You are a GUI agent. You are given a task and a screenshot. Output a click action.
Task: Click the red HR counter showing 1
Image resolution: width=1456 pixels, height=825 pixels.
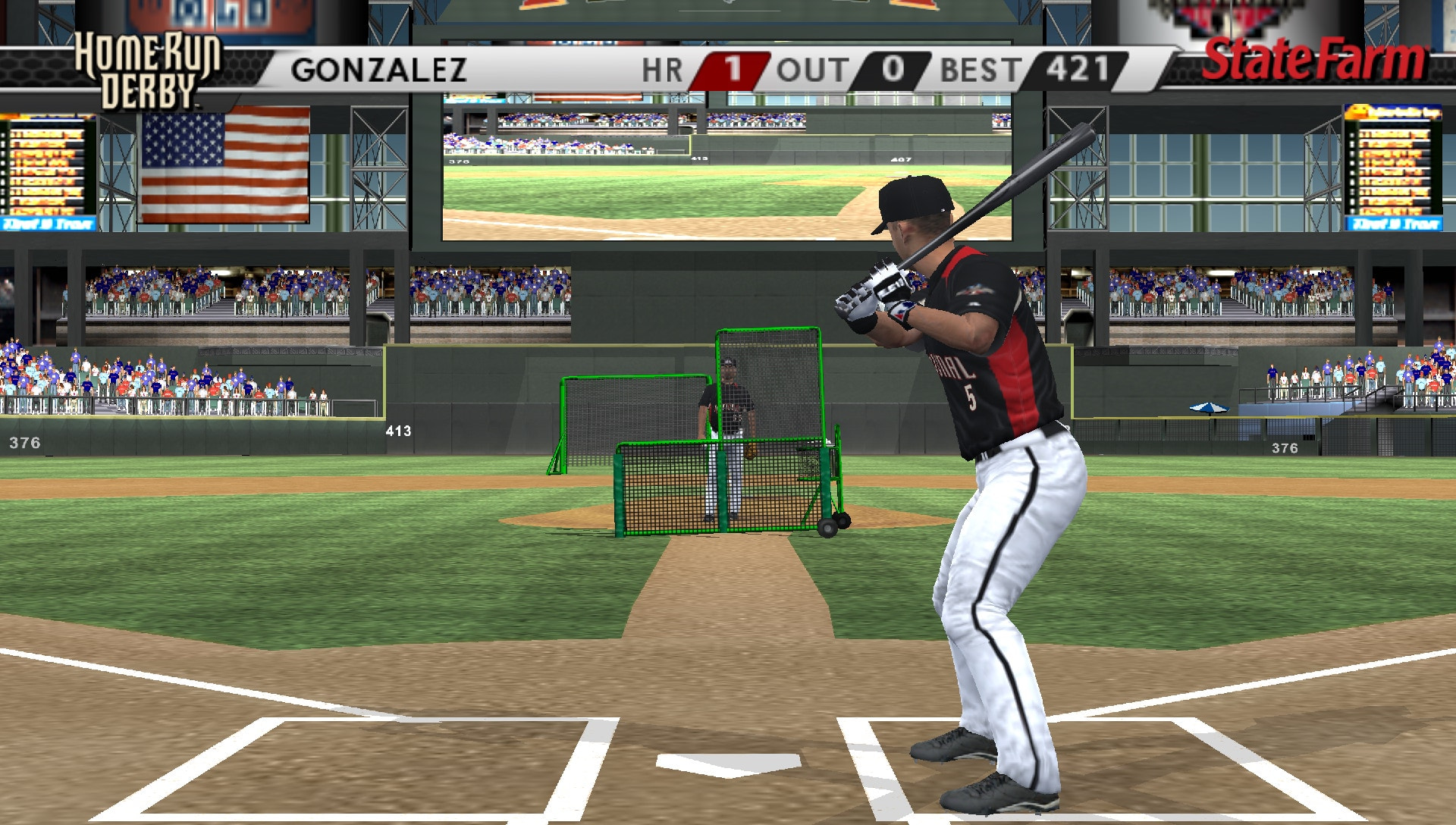tap(733, 70)
